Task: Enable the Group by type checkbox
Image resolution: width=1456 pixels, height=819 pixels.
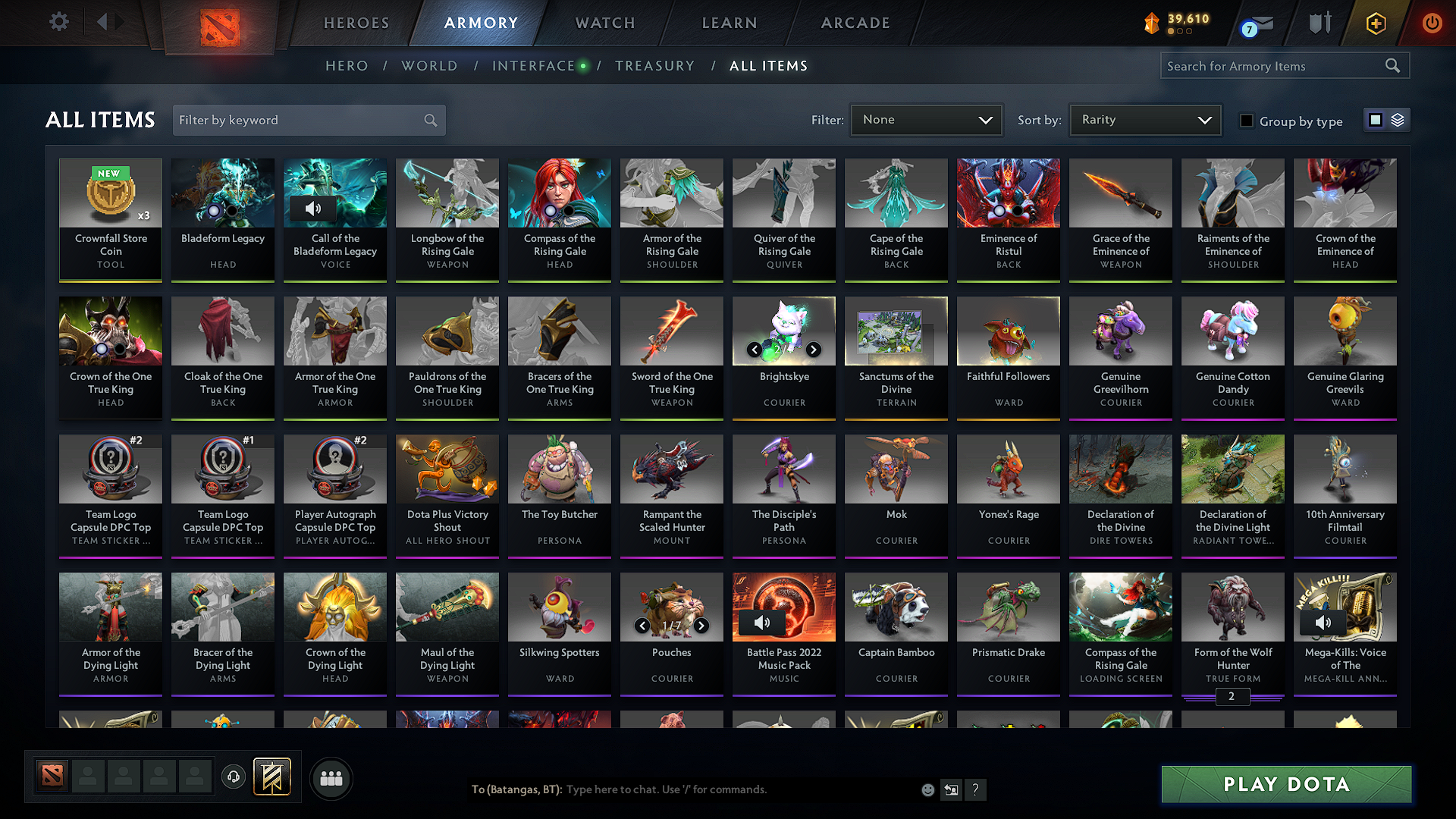Action: (x=1246, y=121)
